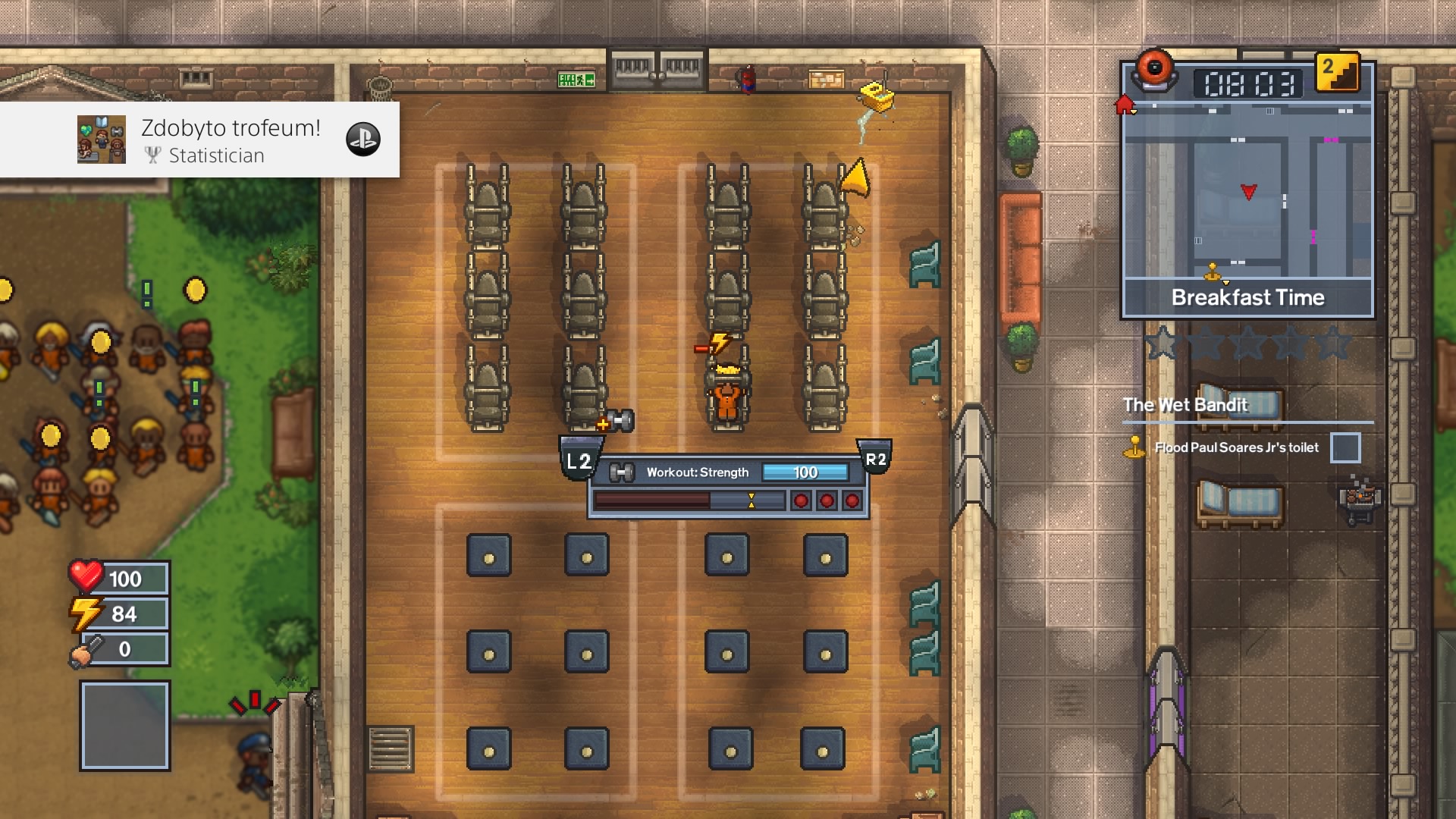Viewport: 1456px width, 819px height.
Task: Click the trophy icon beside 'Statistician'
Action: point(154,155)
